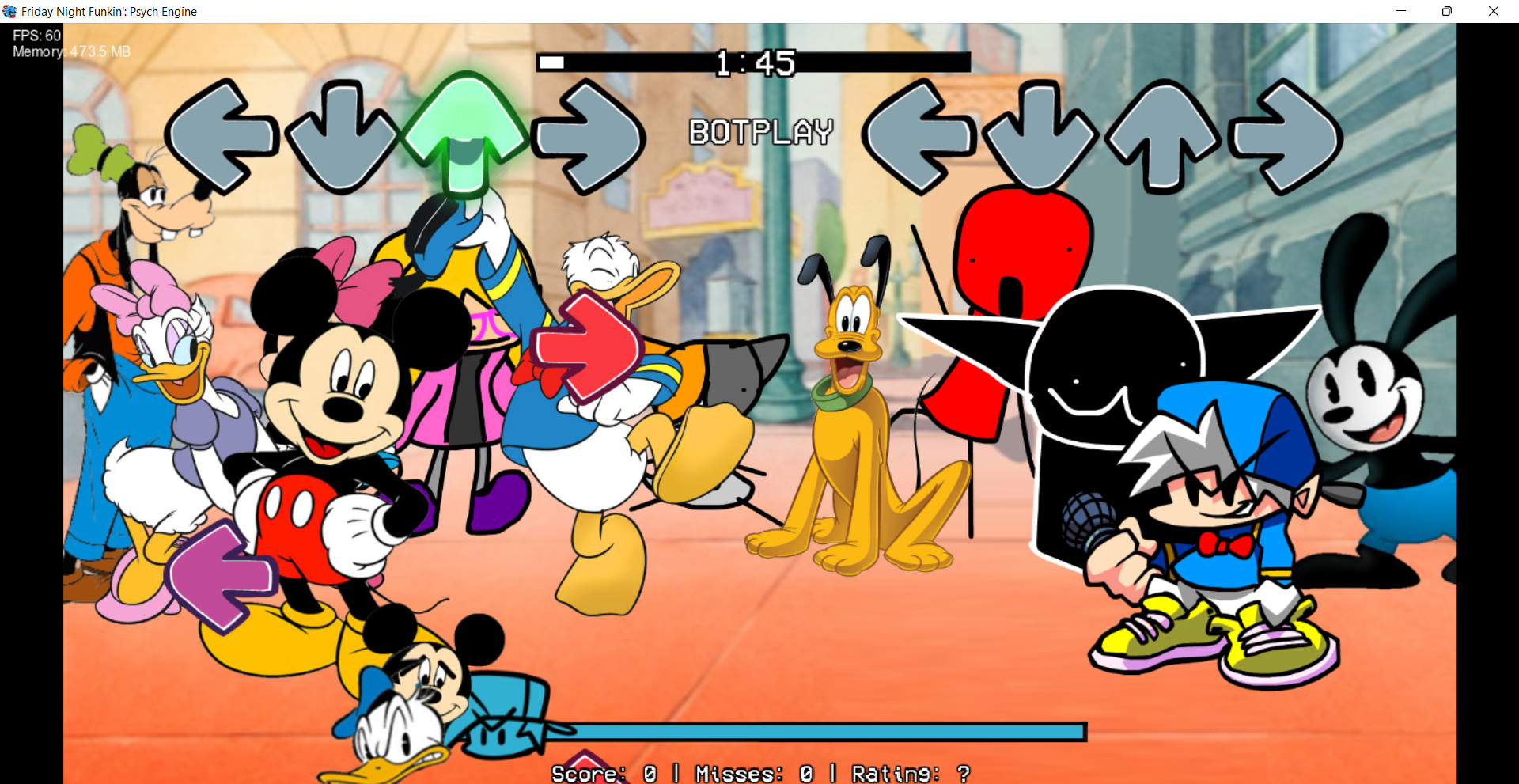Click the Score counter at screen bottom

pos(604,773)
